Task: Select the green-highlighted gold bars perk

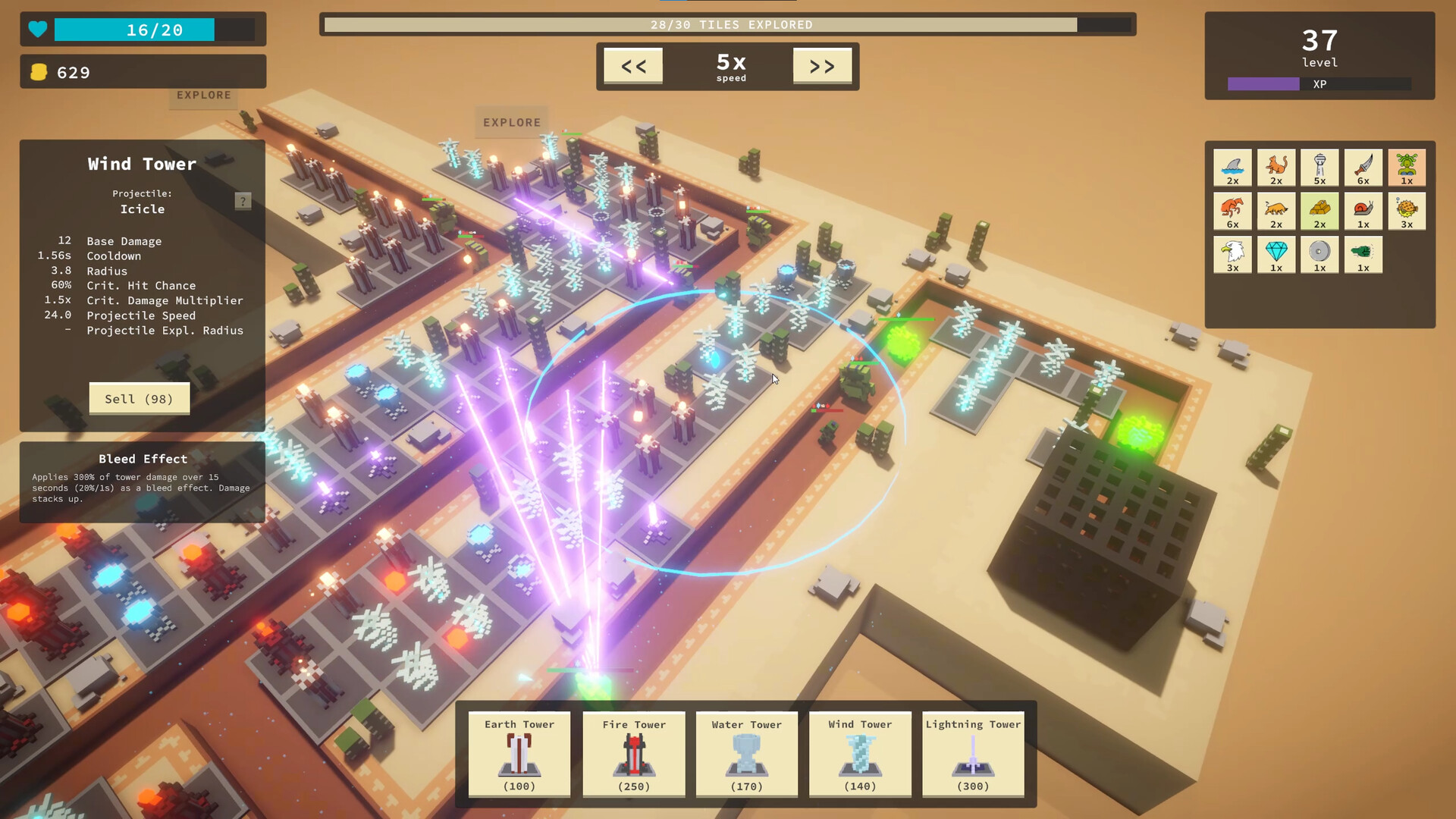Action: (x=1319, y=211)
